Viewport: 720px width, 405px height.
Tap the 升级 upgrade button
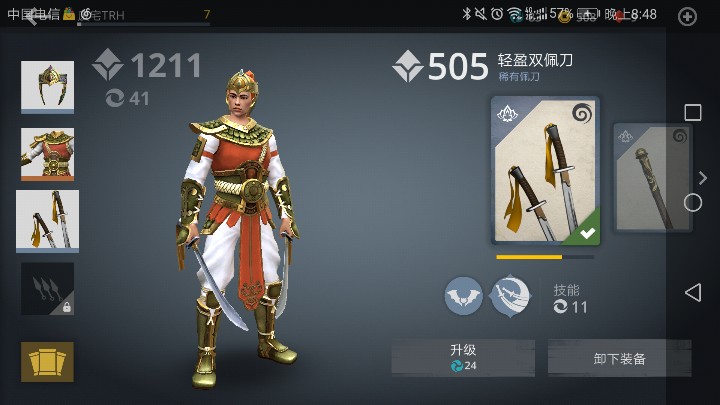(x=462, y=357)
